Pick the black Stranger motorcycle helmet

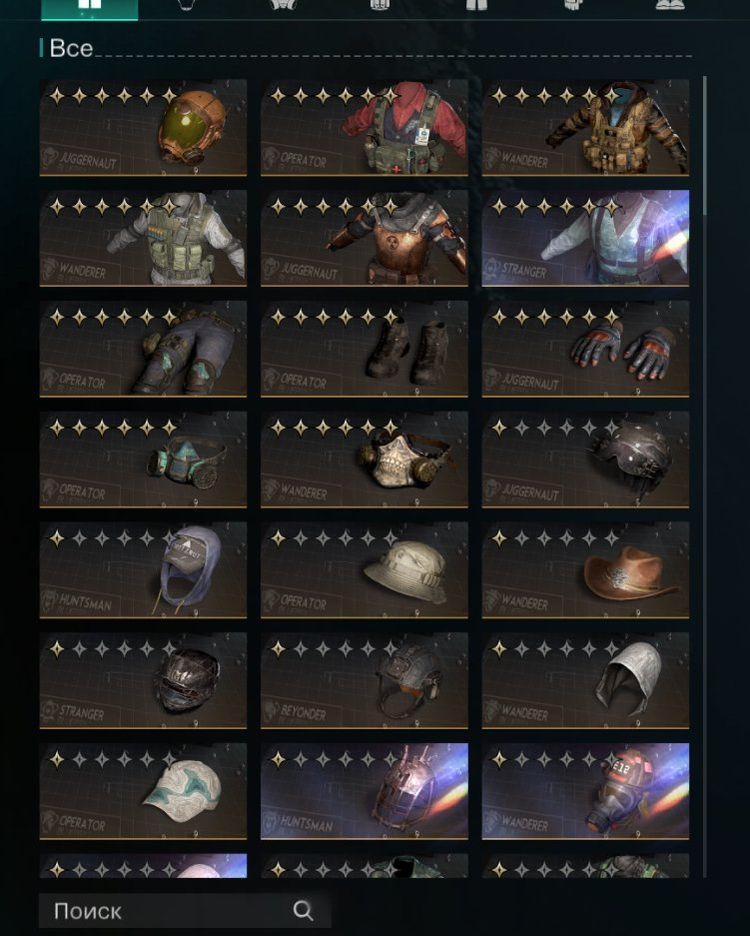(x=143, y=679)
